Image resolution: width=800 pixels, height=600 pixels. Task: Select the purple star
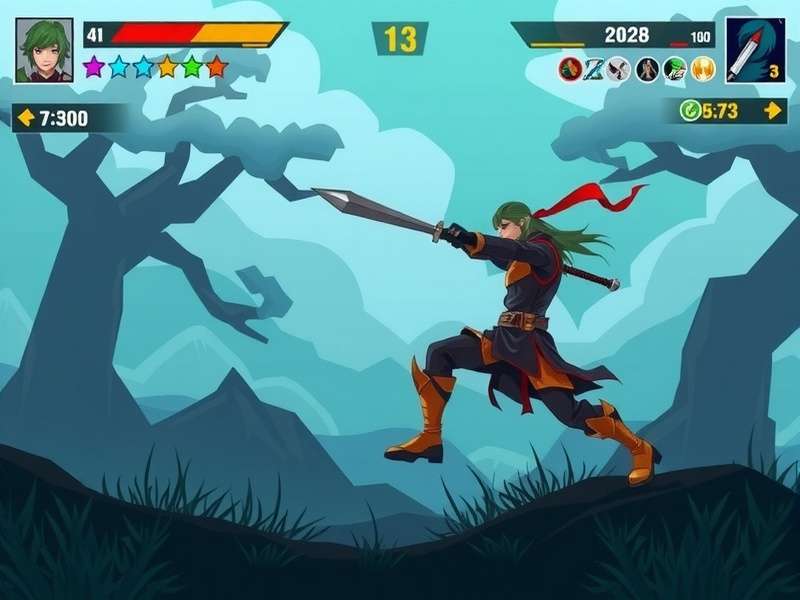(x=94, y=67)
